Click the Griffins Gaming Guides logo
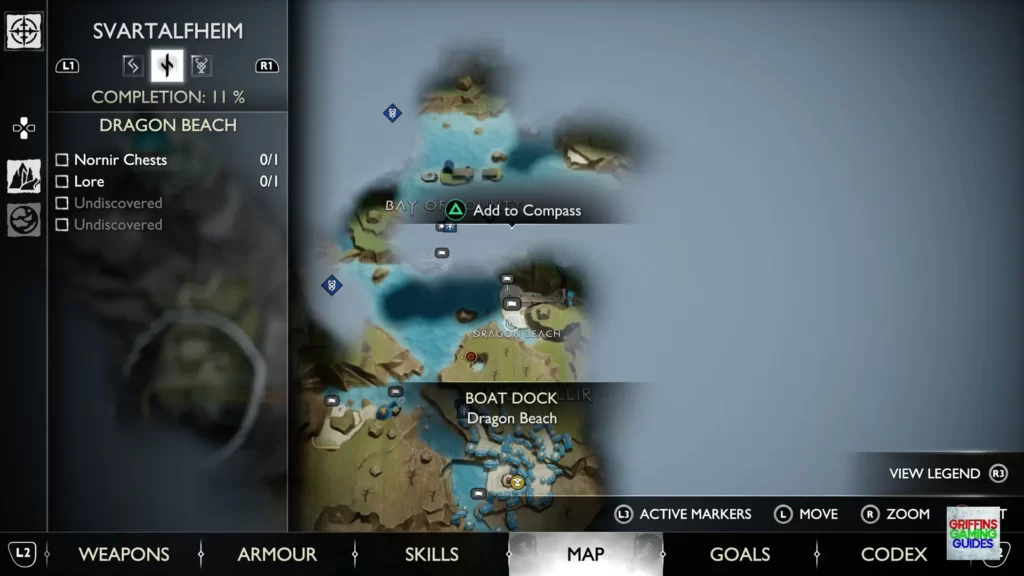 (973, 533)
